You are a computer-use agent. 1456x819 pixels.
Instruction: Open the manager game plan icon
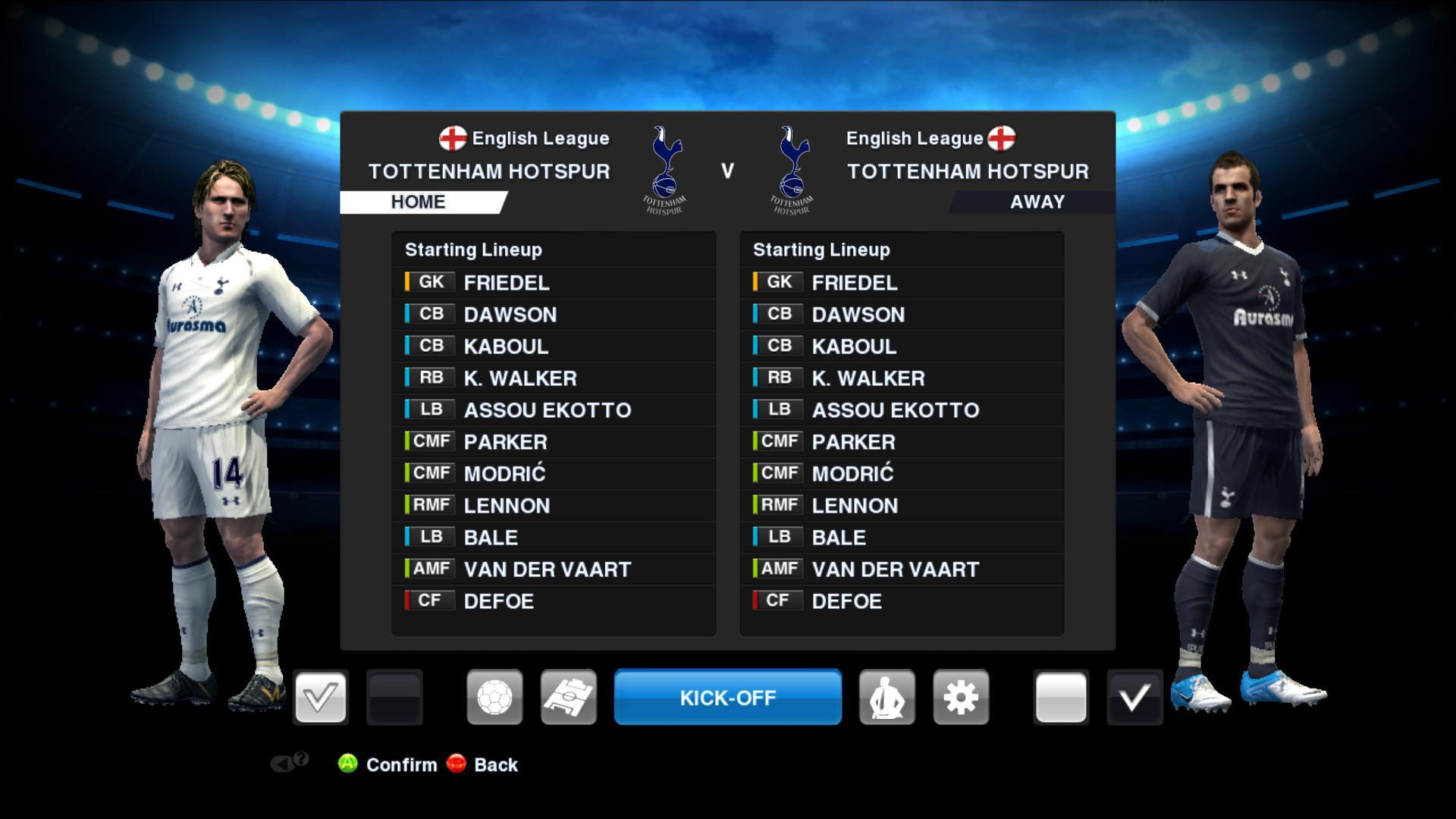click(x=886, y=697)
